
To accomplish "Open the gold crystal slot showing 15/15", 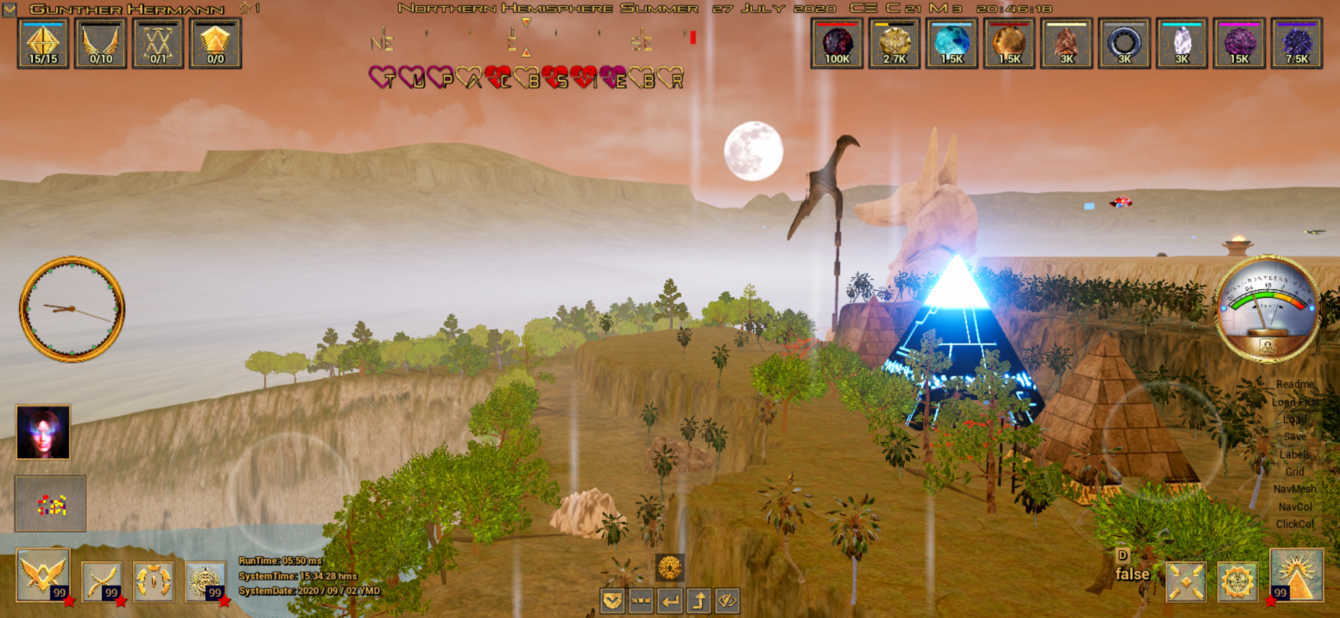I will (x=43, y=43).
